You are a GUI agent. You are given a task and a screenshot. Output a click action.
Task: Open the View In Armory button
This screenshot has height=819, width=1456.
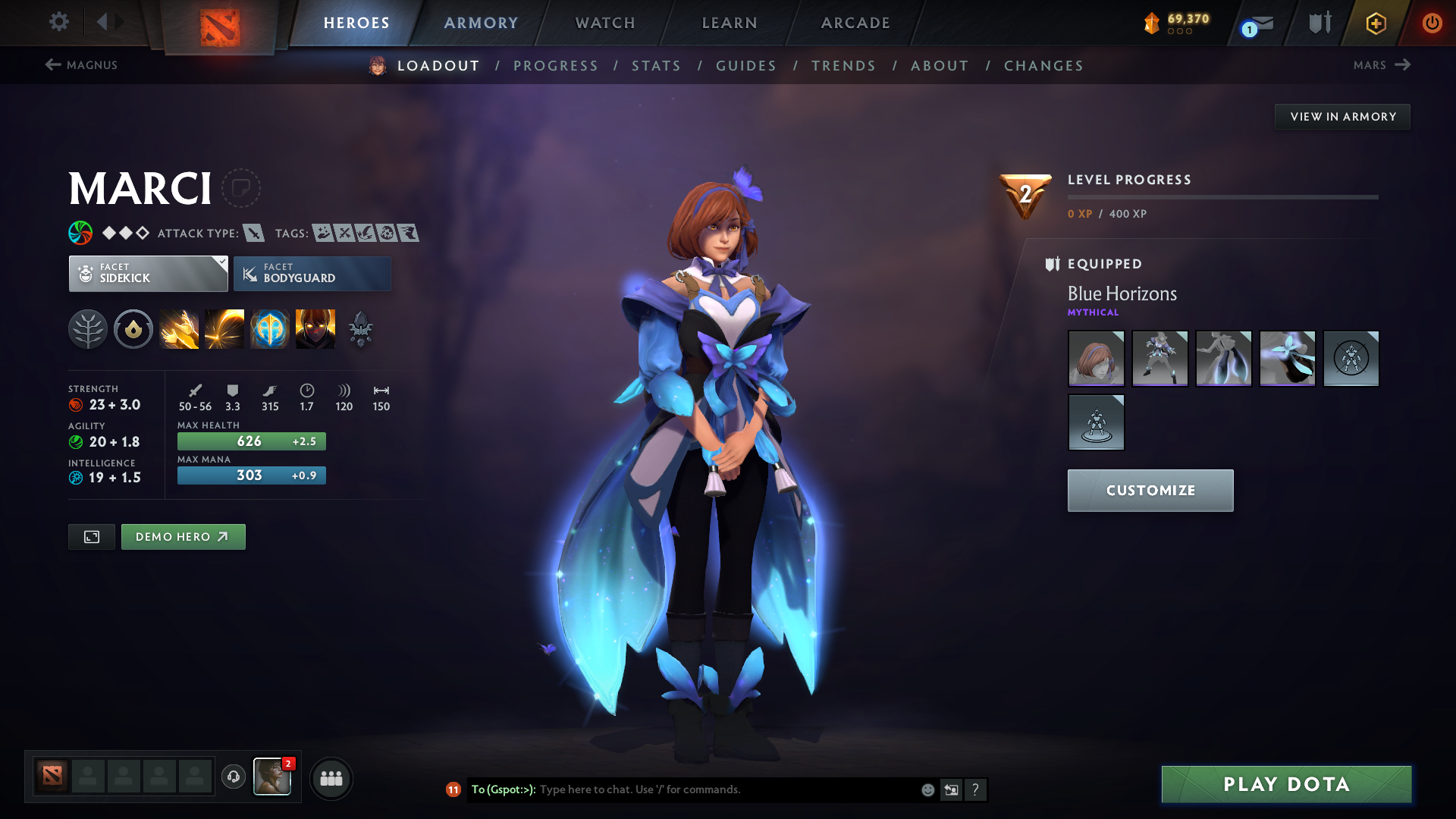(1342, 116)
